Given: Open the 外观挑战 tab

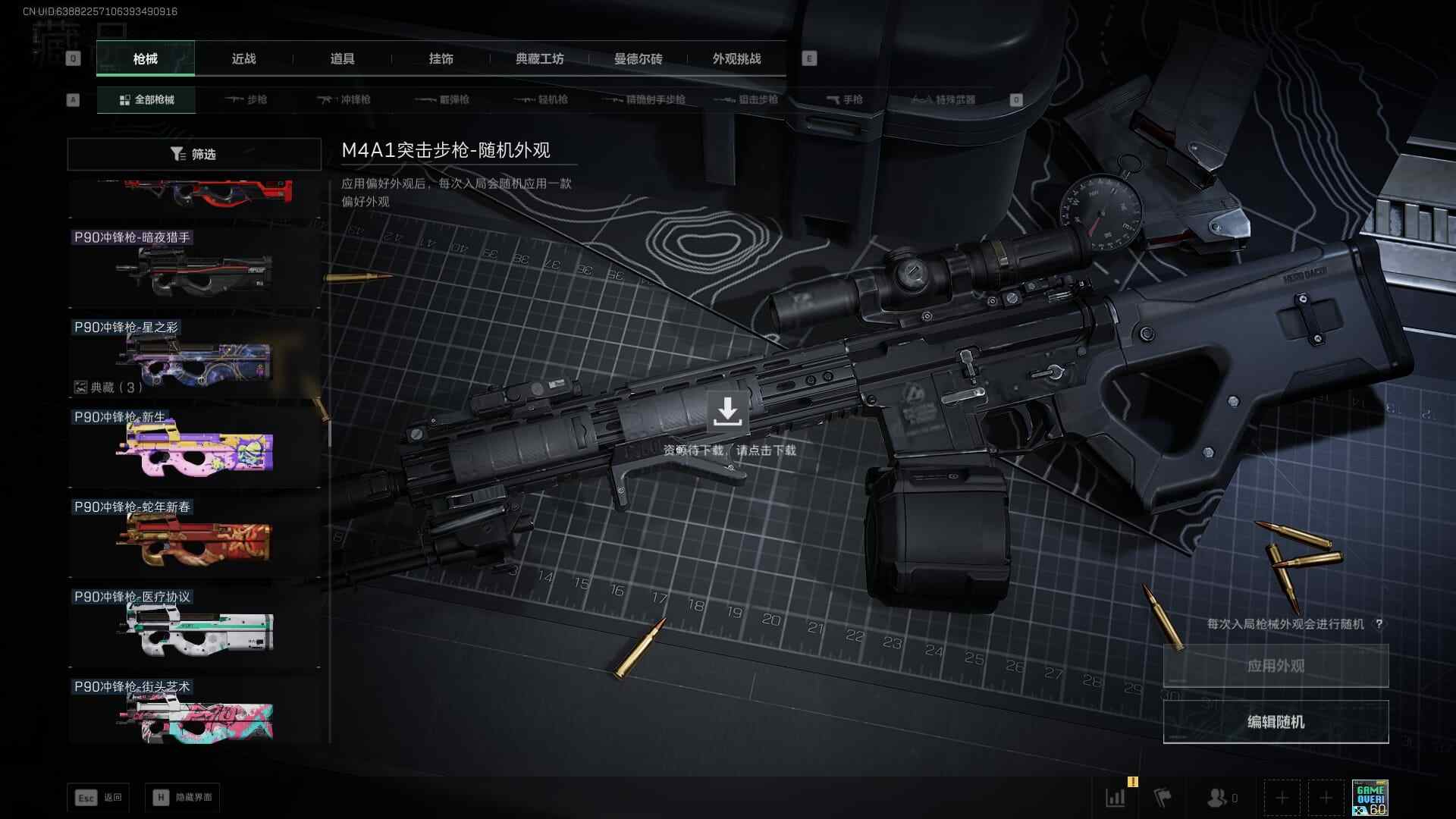Looking at the screenshot, I should pos(736,59).
